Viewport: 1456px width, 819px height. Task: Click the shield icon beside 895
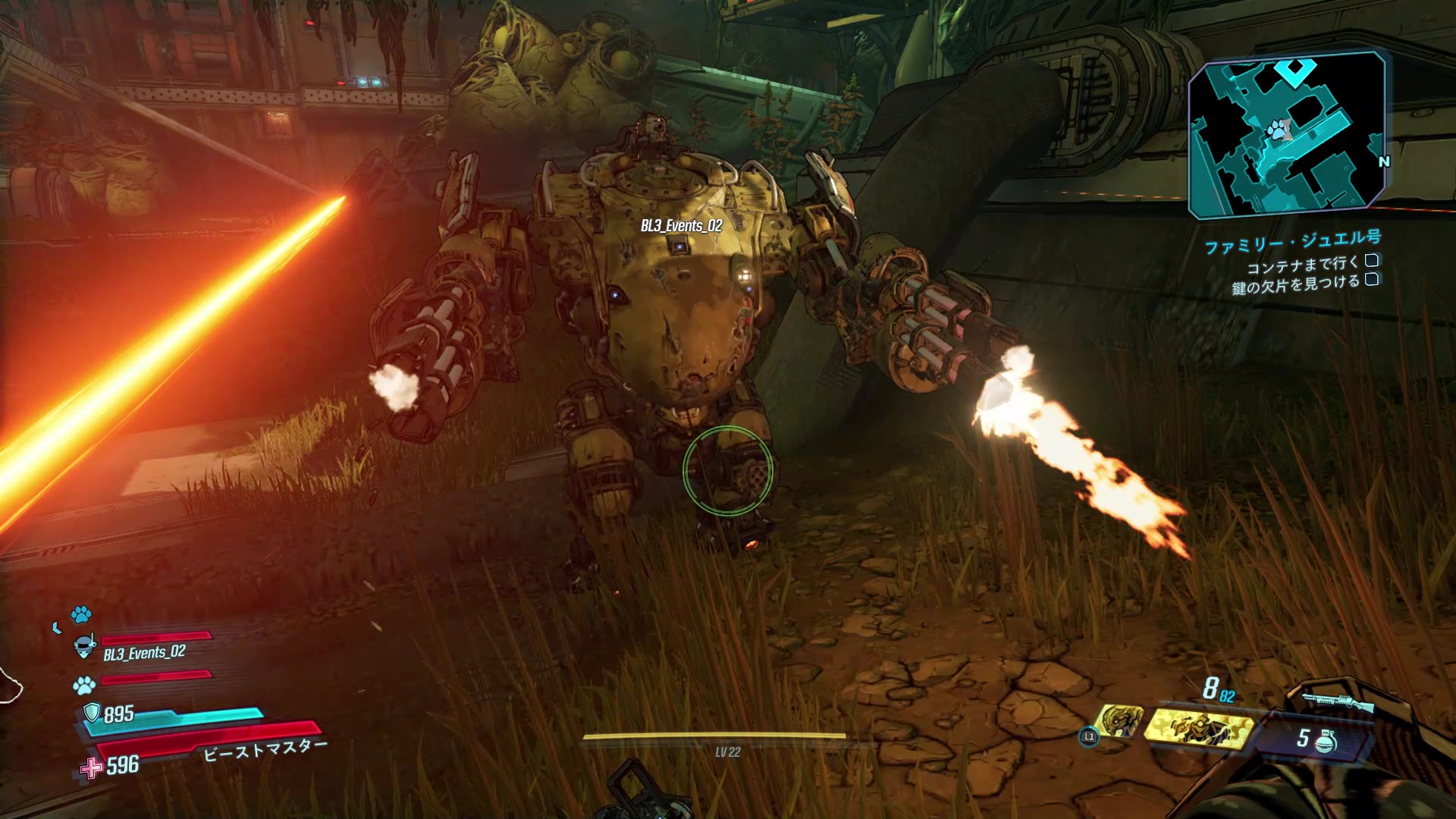92,713
